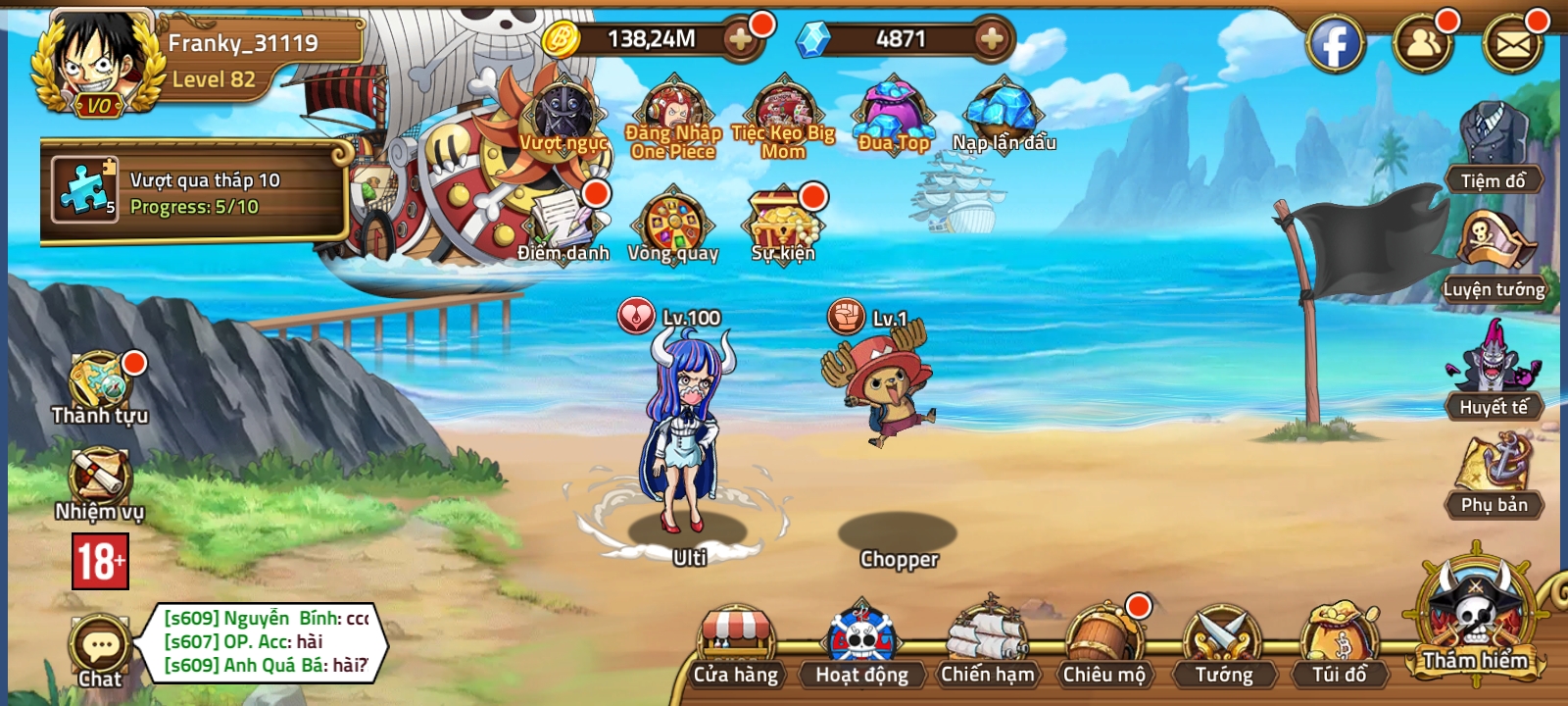Viewport: 1568px width, 706px height.
Task: Open the Facebook connect icon
Action: point(1335,42)
